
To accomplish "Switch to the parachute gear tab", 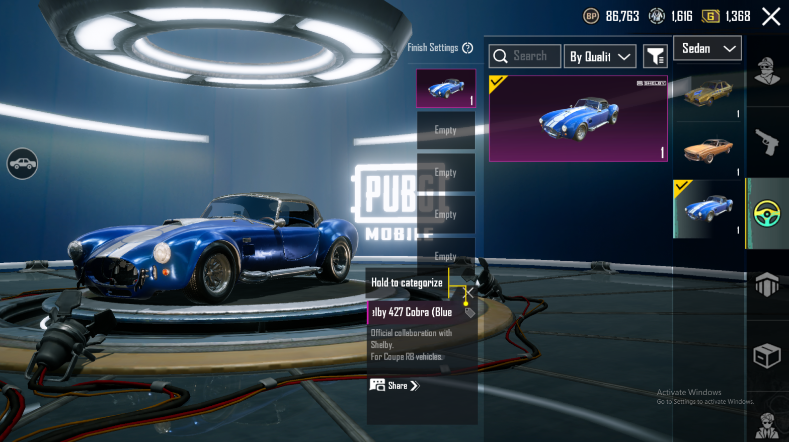I will tap(768, 285).
